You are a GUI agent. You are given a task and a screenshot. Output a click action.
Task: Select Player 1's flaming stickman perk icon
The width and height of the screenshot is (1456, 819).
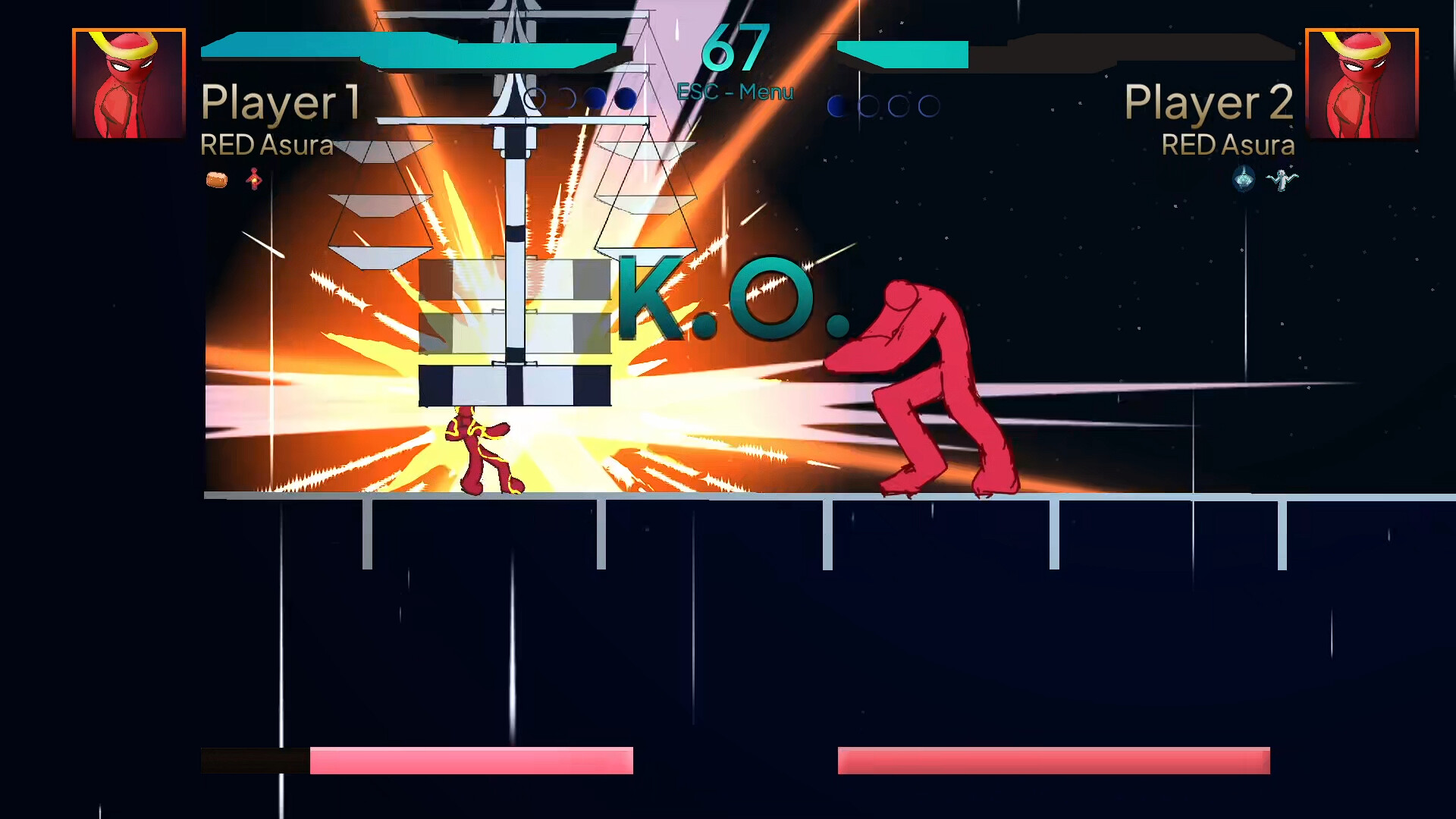(x=253, y=178)
